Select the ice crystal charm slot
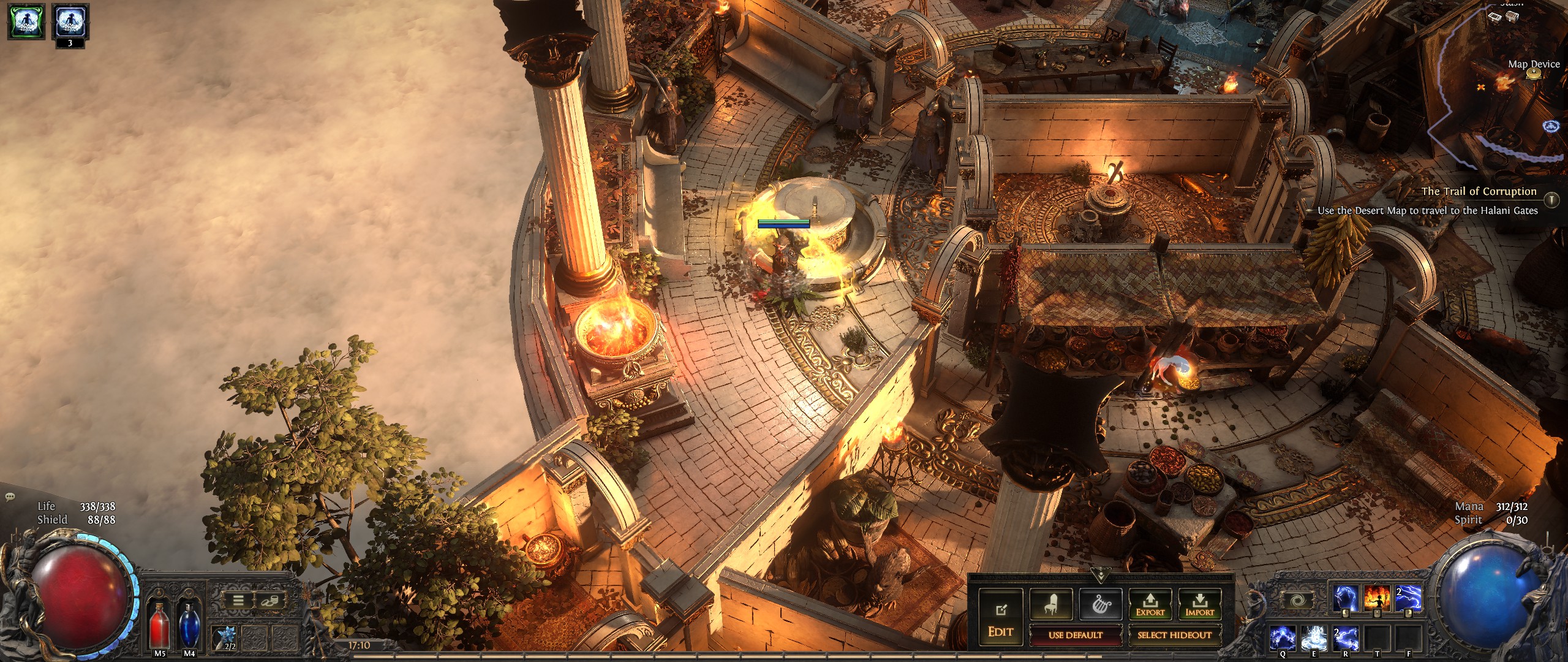 224,637
